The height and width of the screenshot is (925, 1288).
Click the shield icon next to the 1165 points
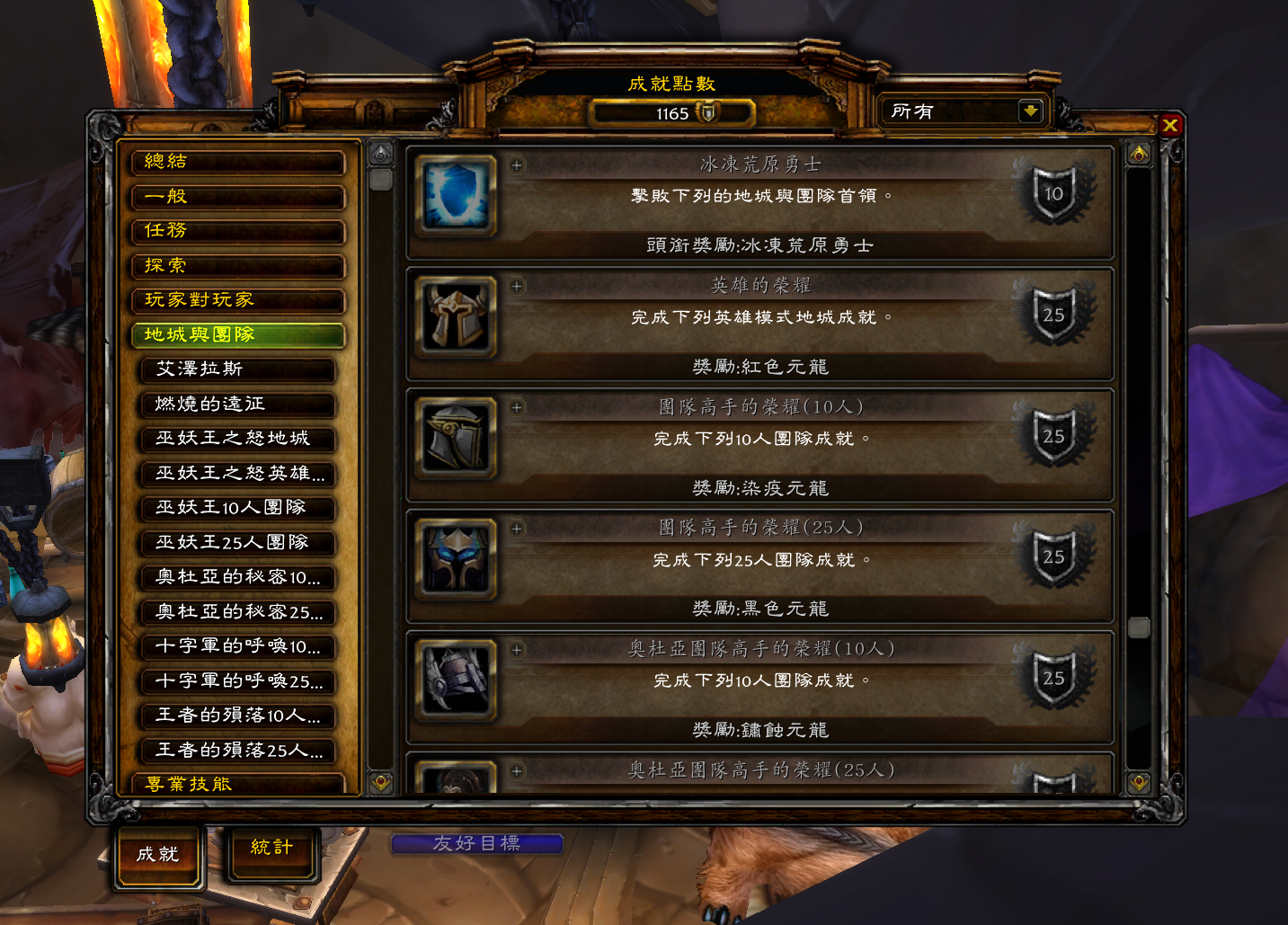710,113
